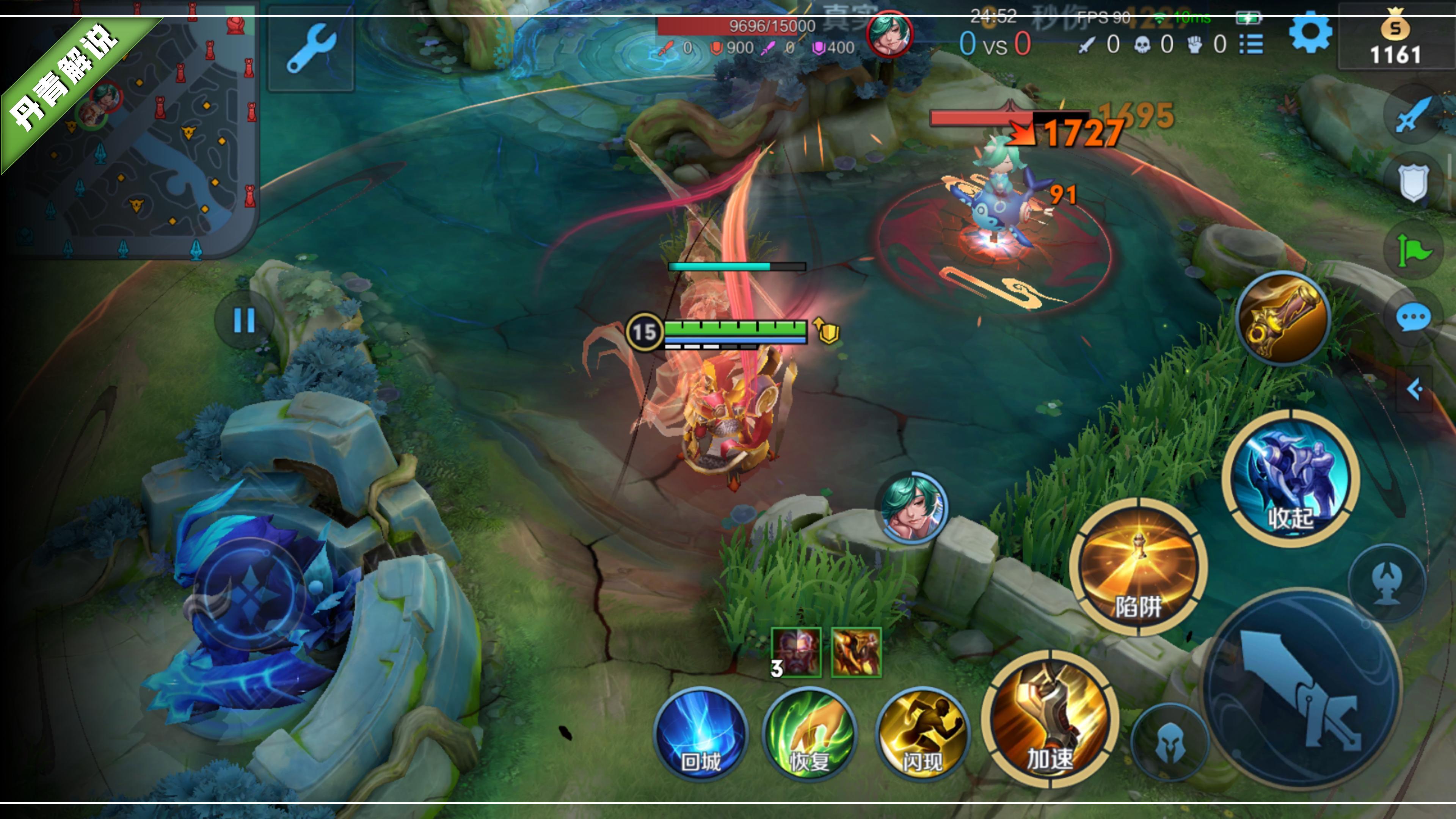Open the wrench tools menu
Screen dimensions: 1456x819
[310, 48]
